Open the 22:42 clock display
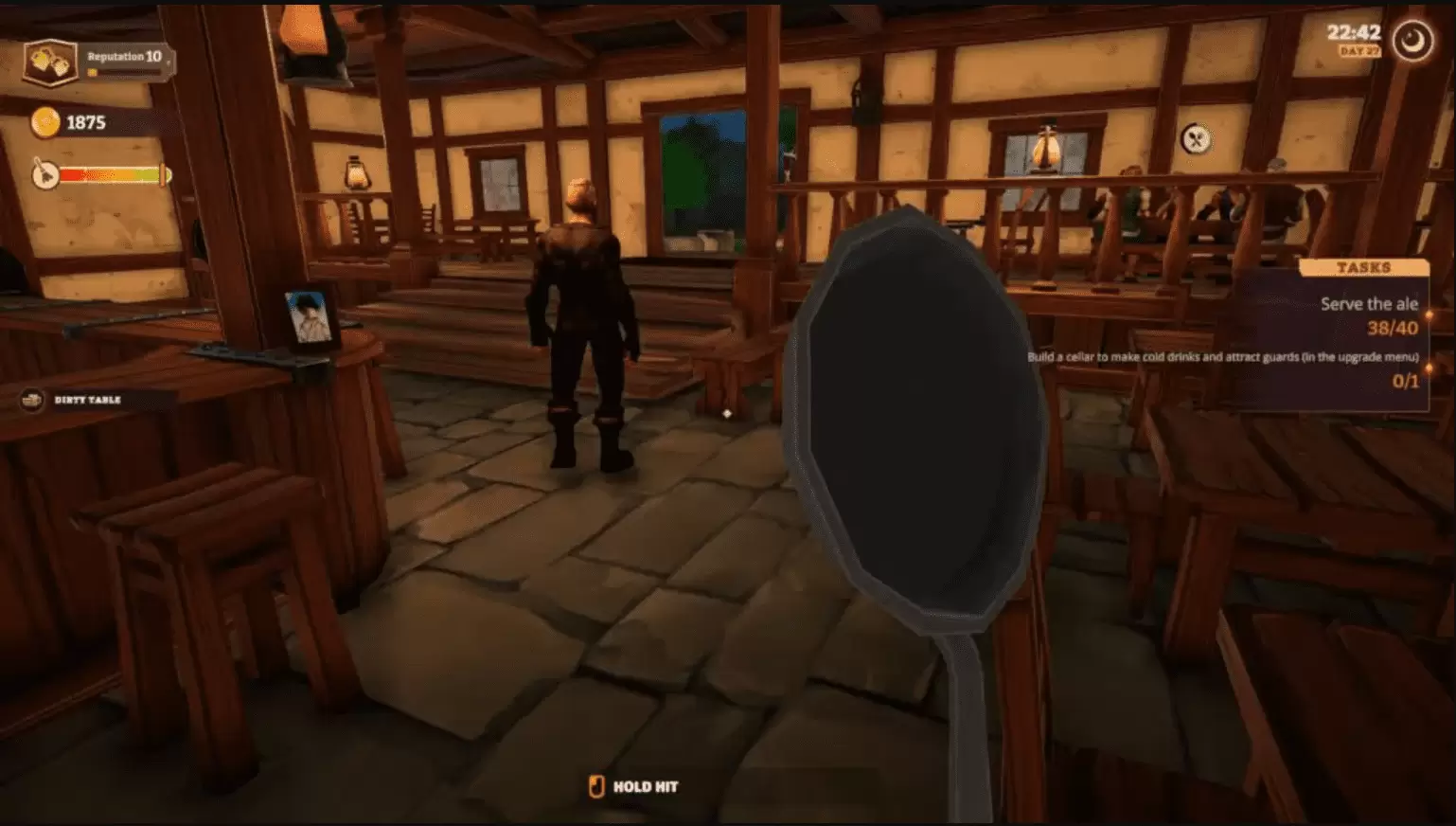Screen dimensions: 1456x826 (1355, 31)
